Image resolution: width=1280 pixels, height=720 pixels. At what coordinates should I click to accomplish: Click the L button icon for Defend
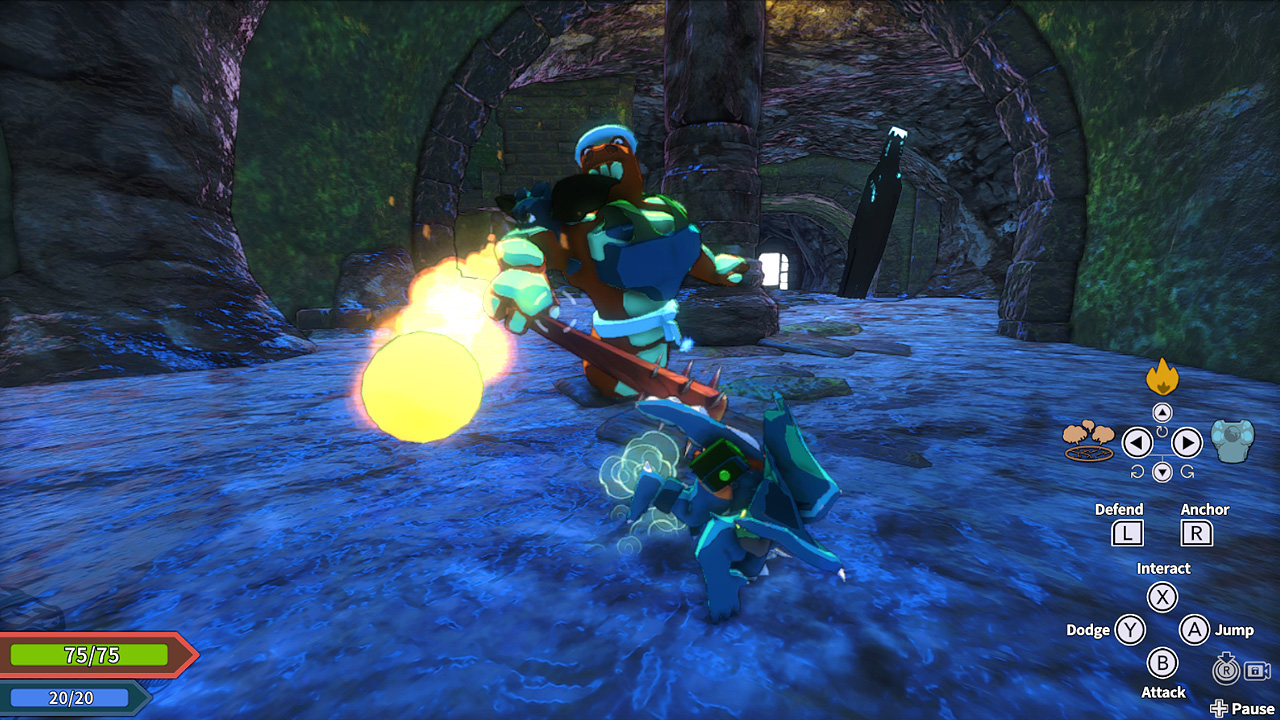[1127, 533]
